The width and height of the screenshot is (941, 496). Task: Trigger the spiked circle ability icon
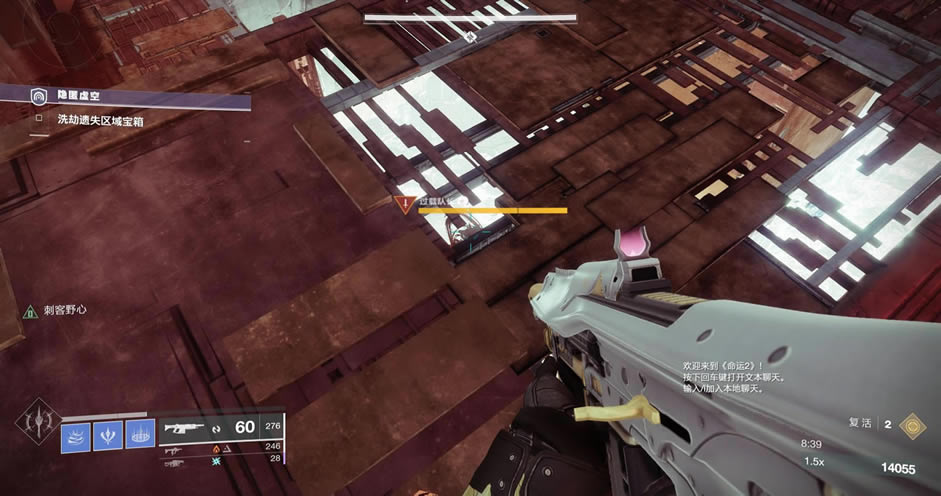tap(140, 437)
